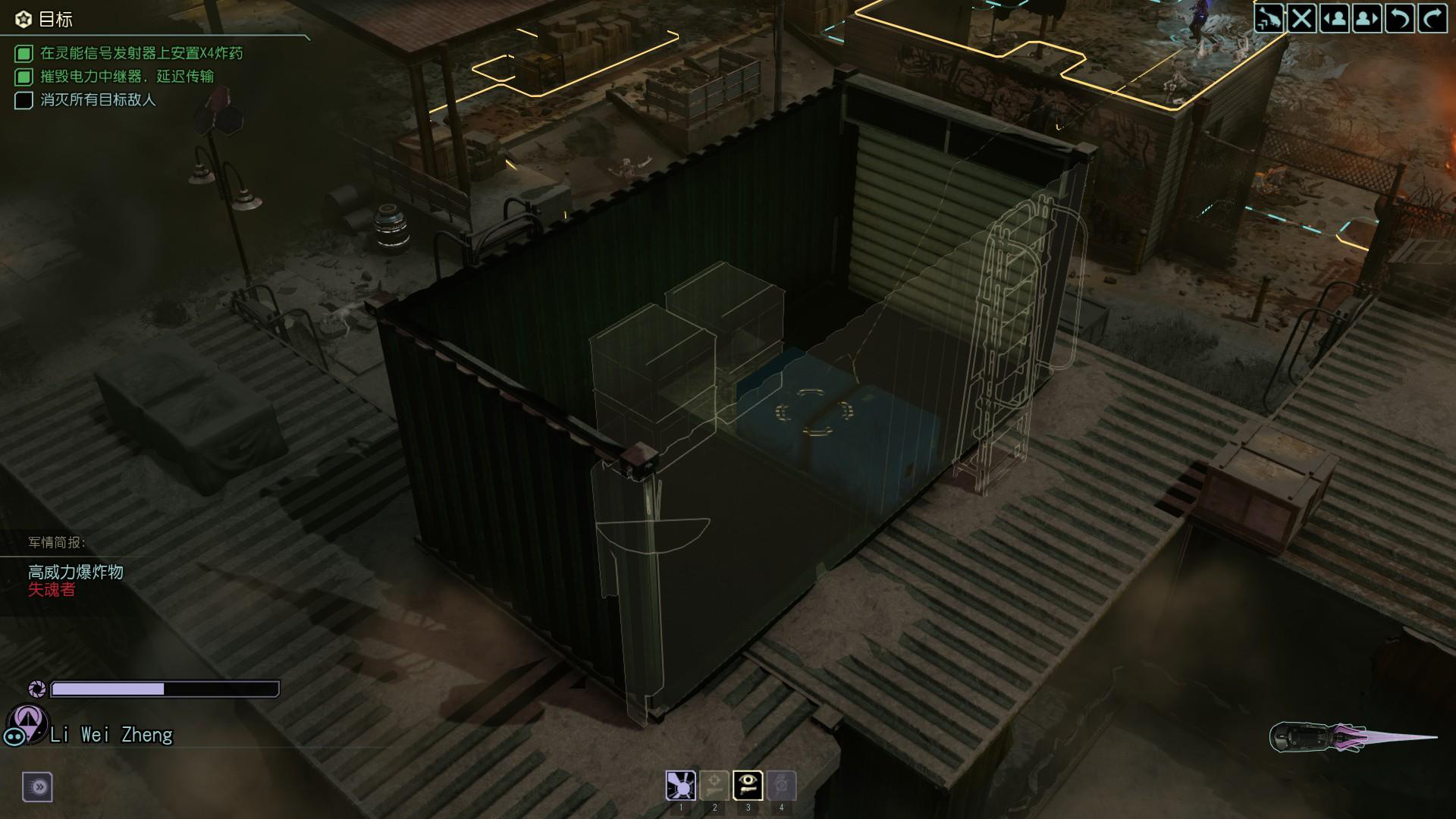This screenshot has width=1456, height=819.
Task: Cancel current action with the X button
Action: point(1302,18)
